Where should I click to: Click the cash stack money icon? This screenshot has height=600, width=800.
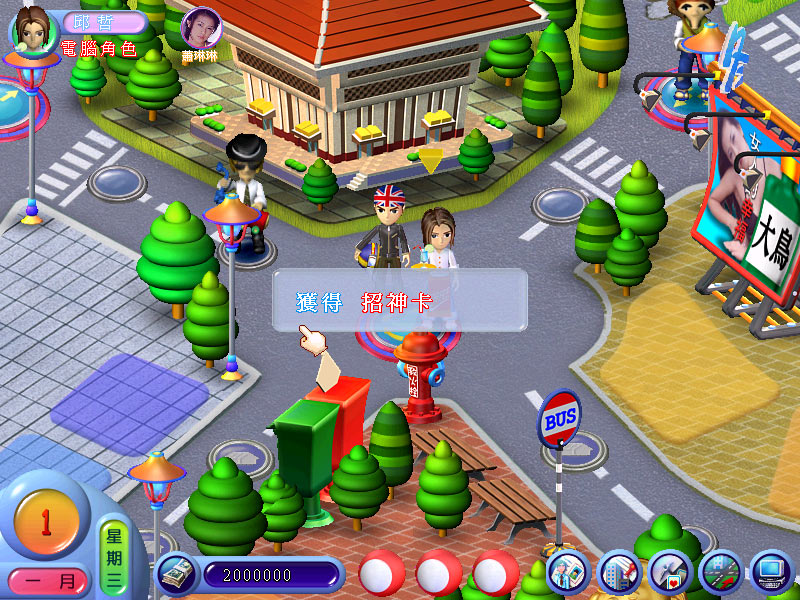pos(177,575)
